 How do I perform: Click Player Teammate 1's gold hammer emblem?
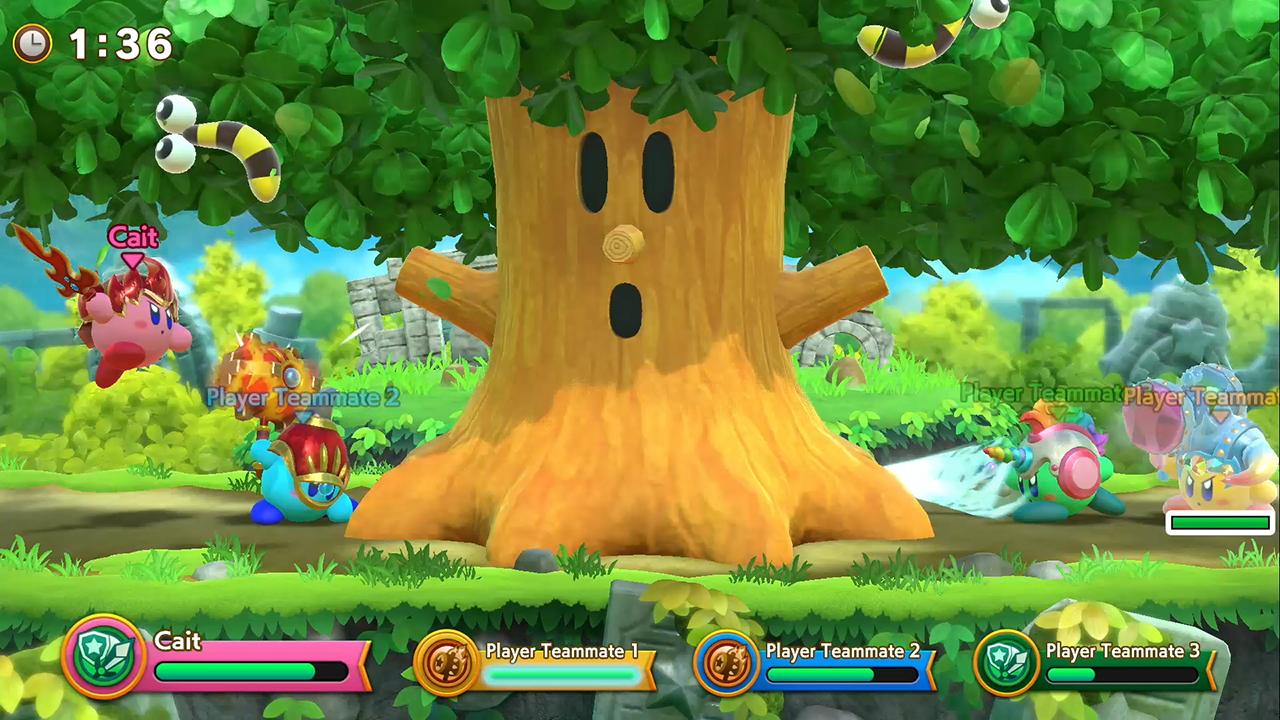point(447,662)
